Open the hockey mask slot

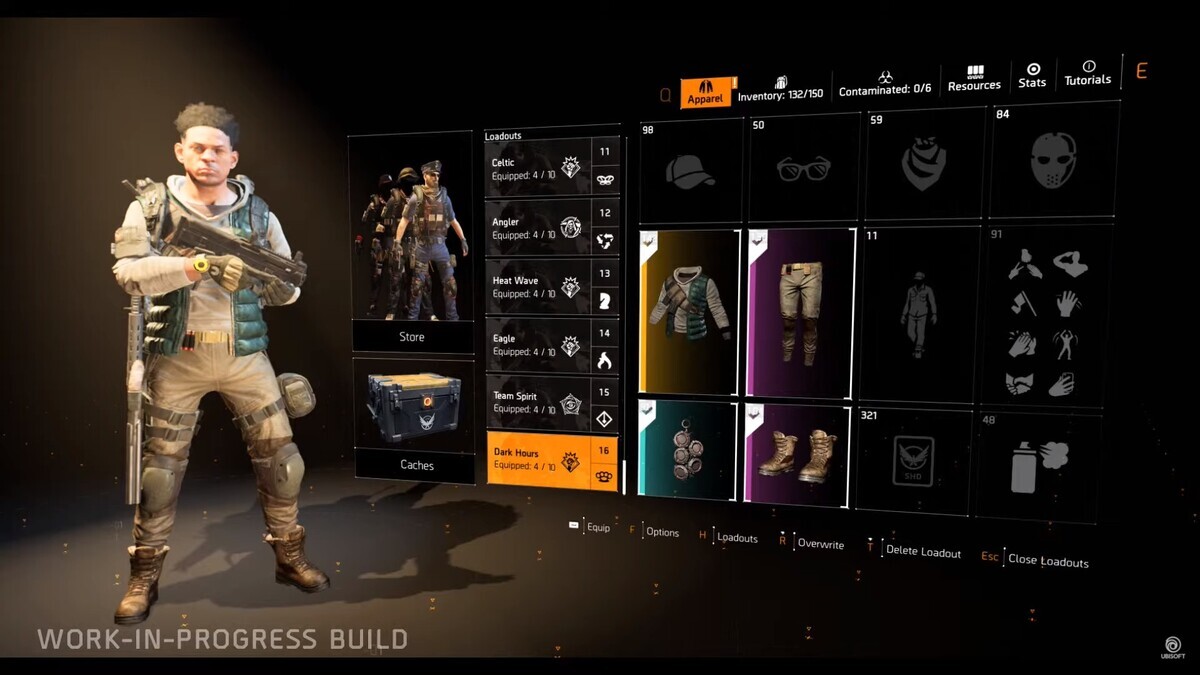click(x=1053, y=161)
